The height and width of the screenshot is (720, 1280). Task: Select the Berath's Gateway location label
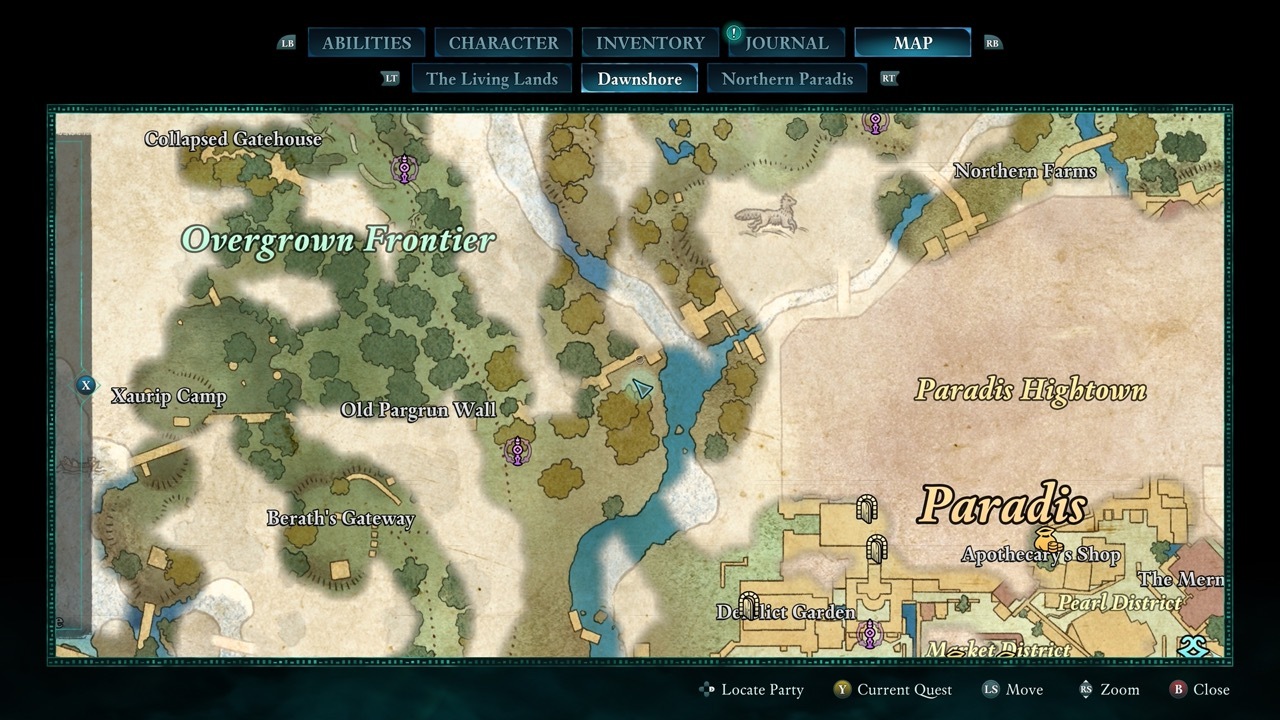[x=340, y=518]
